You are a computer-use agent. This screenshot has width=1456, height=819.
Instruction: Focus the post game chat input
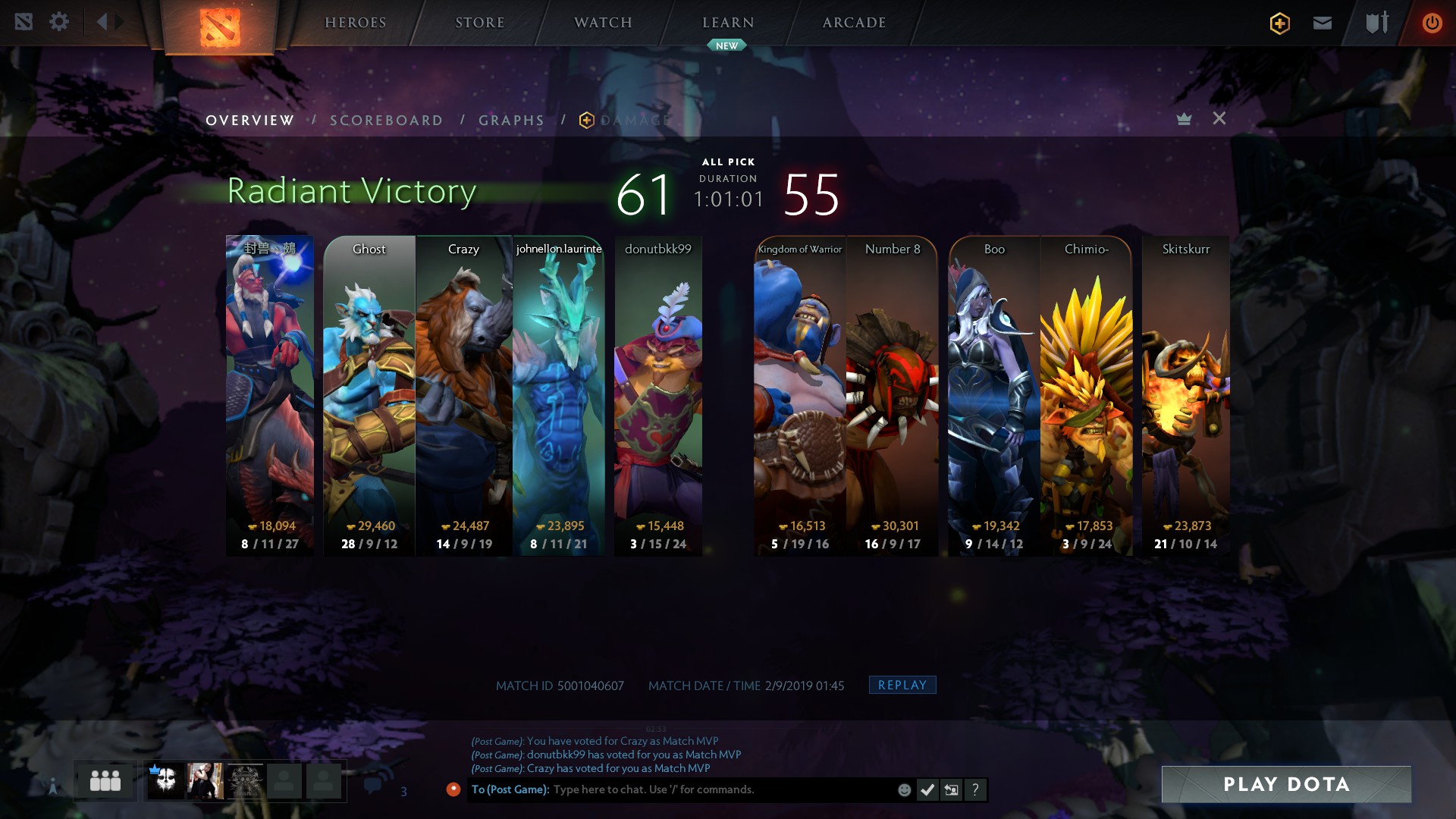coord(720,789)
